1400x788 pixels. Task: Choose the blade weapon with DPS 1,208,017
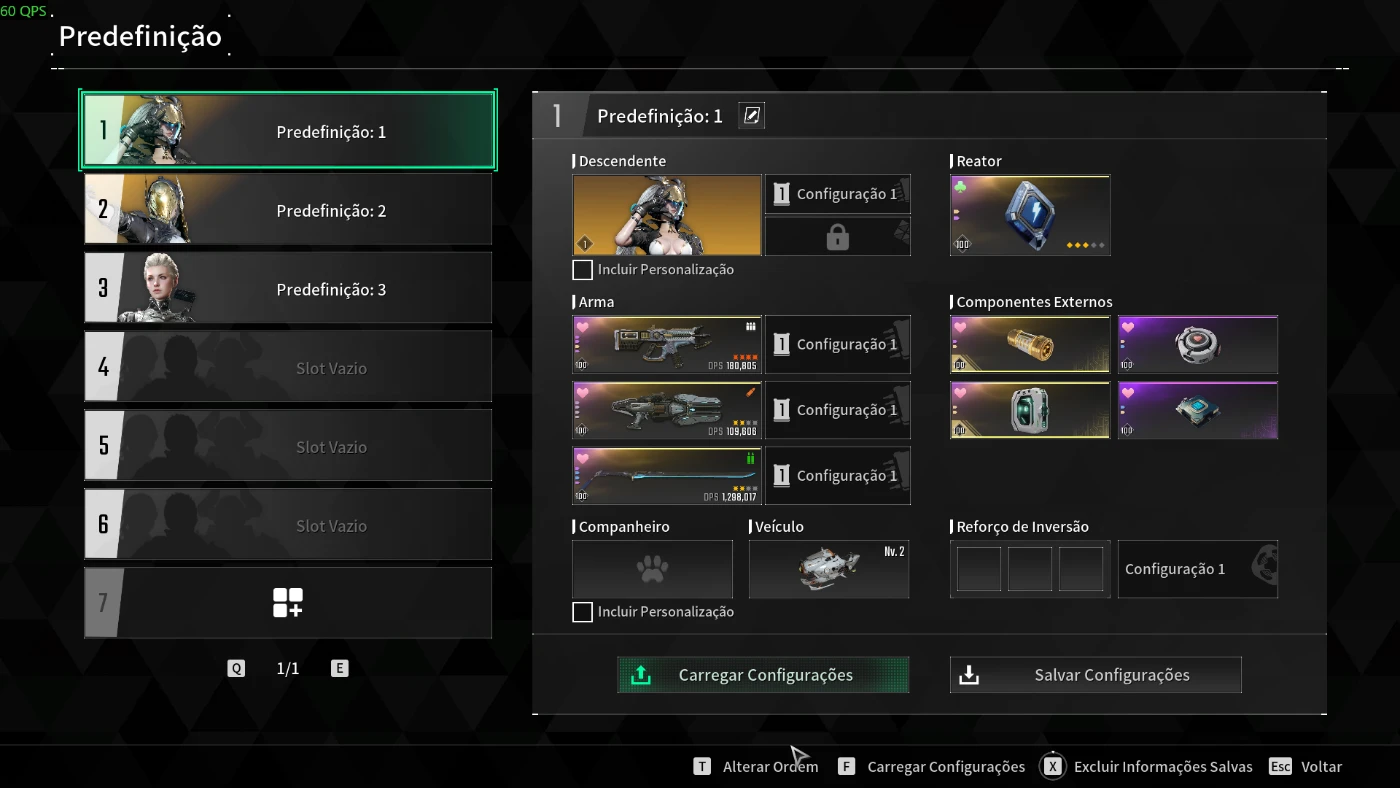[667, 476]
